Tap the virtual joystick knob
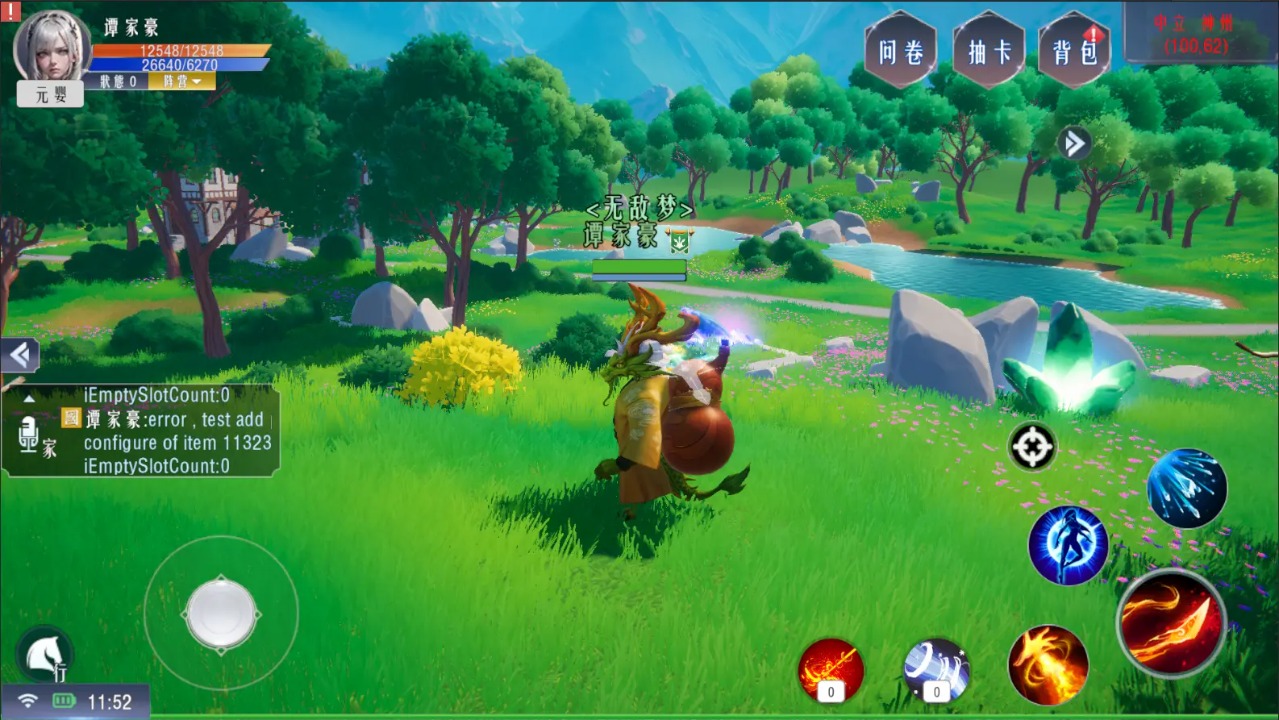 221,612
